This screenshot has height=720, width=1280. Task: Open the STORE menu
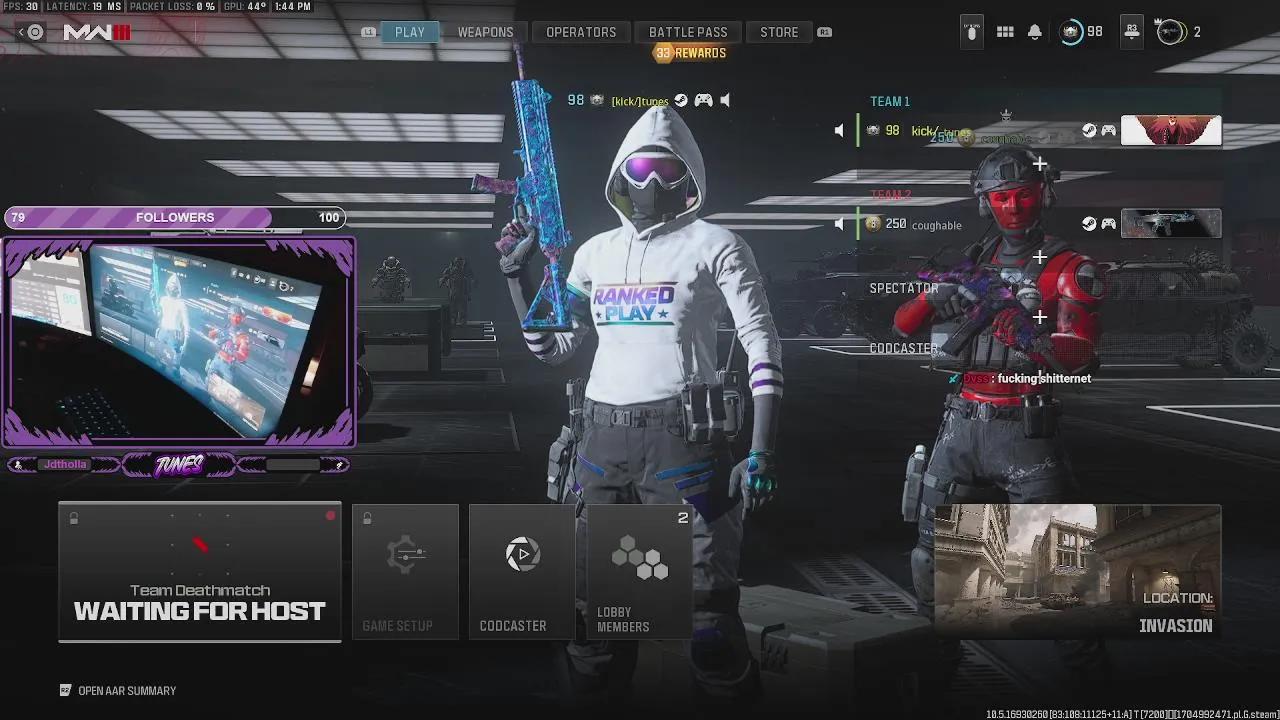point(779,31)
